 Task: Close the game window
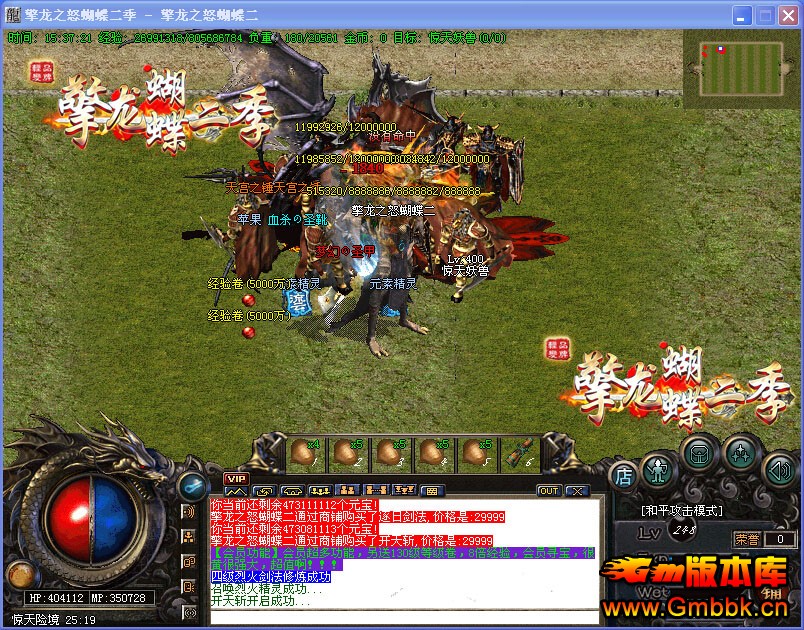tap(789, 16)
